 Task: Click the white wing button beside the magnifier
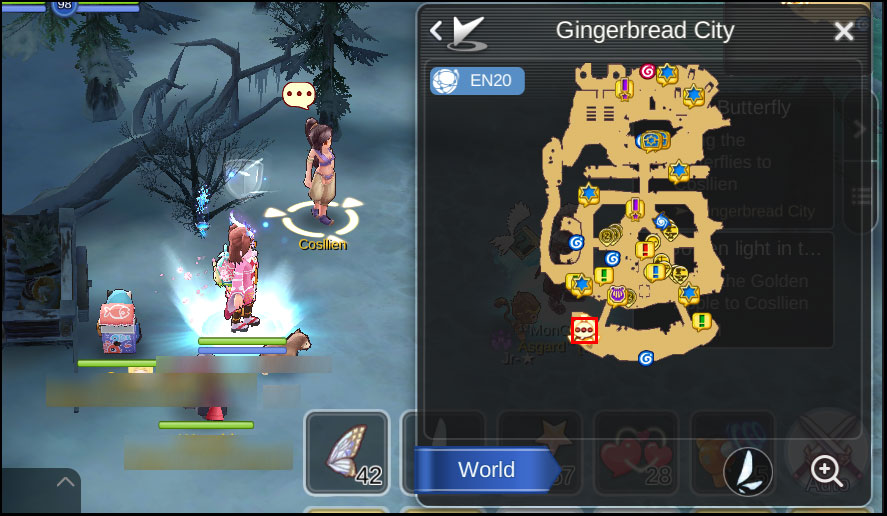pos(747,469)
